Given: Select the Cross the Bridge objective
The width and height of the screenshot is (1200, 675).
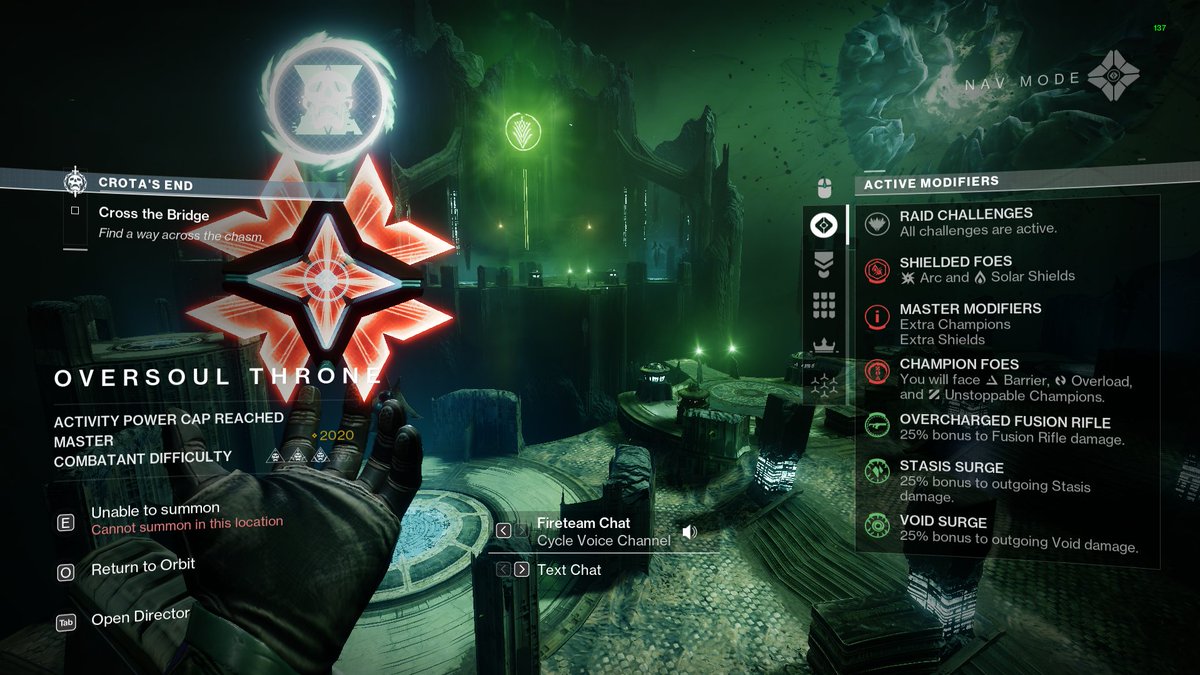Looking at the screenshot, I should [x=154, y=213].
